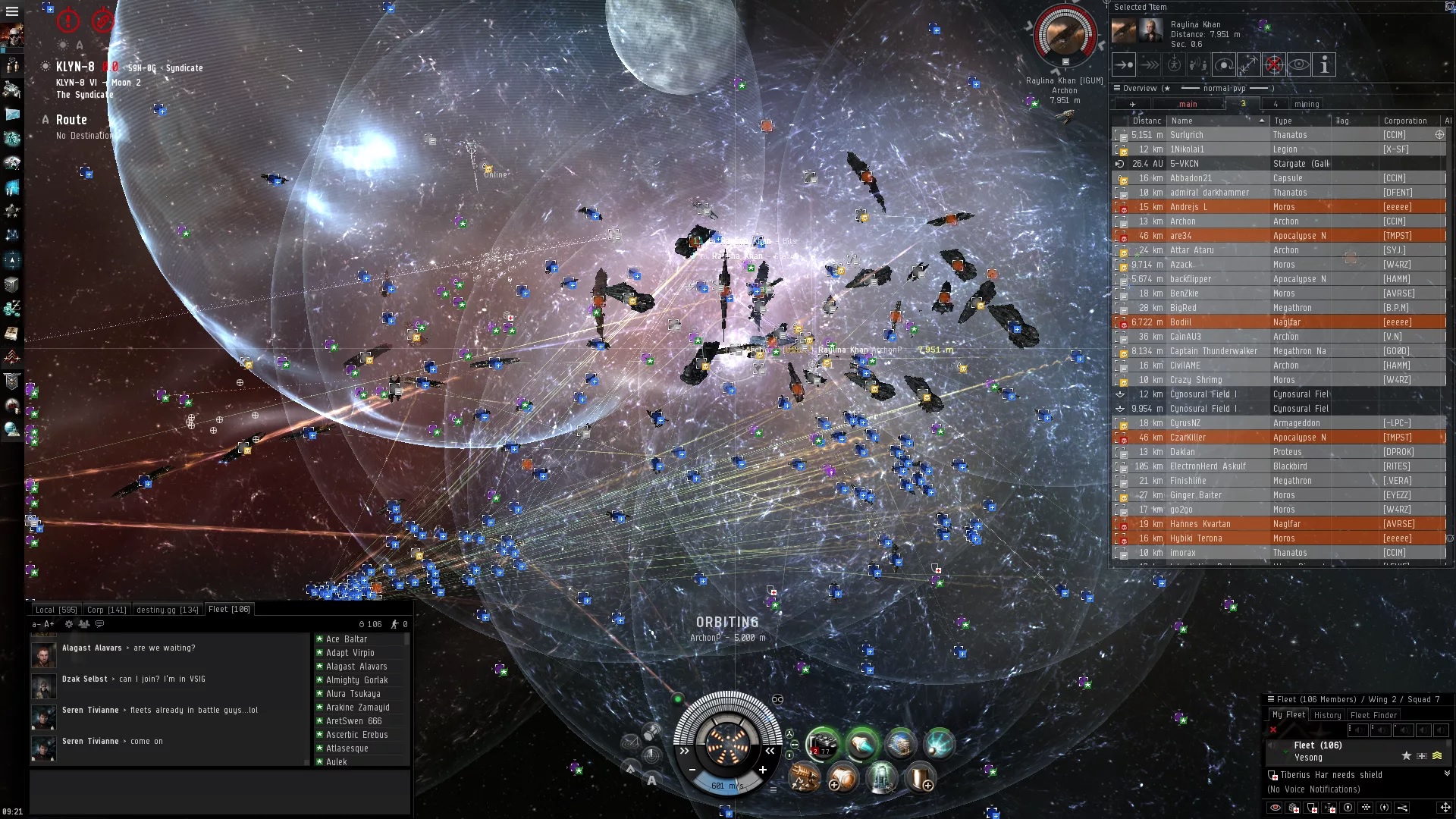This screenshot has width=1456, height=819.
Task: Switch to the Local chat tab
Action: pyautogui.click(x=56, y=610)
